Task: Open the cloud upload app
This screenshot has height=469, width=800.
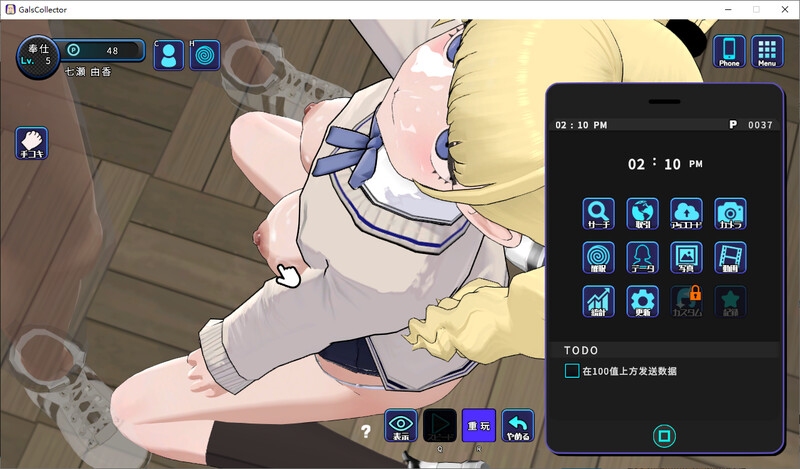Action: point(686,214)
